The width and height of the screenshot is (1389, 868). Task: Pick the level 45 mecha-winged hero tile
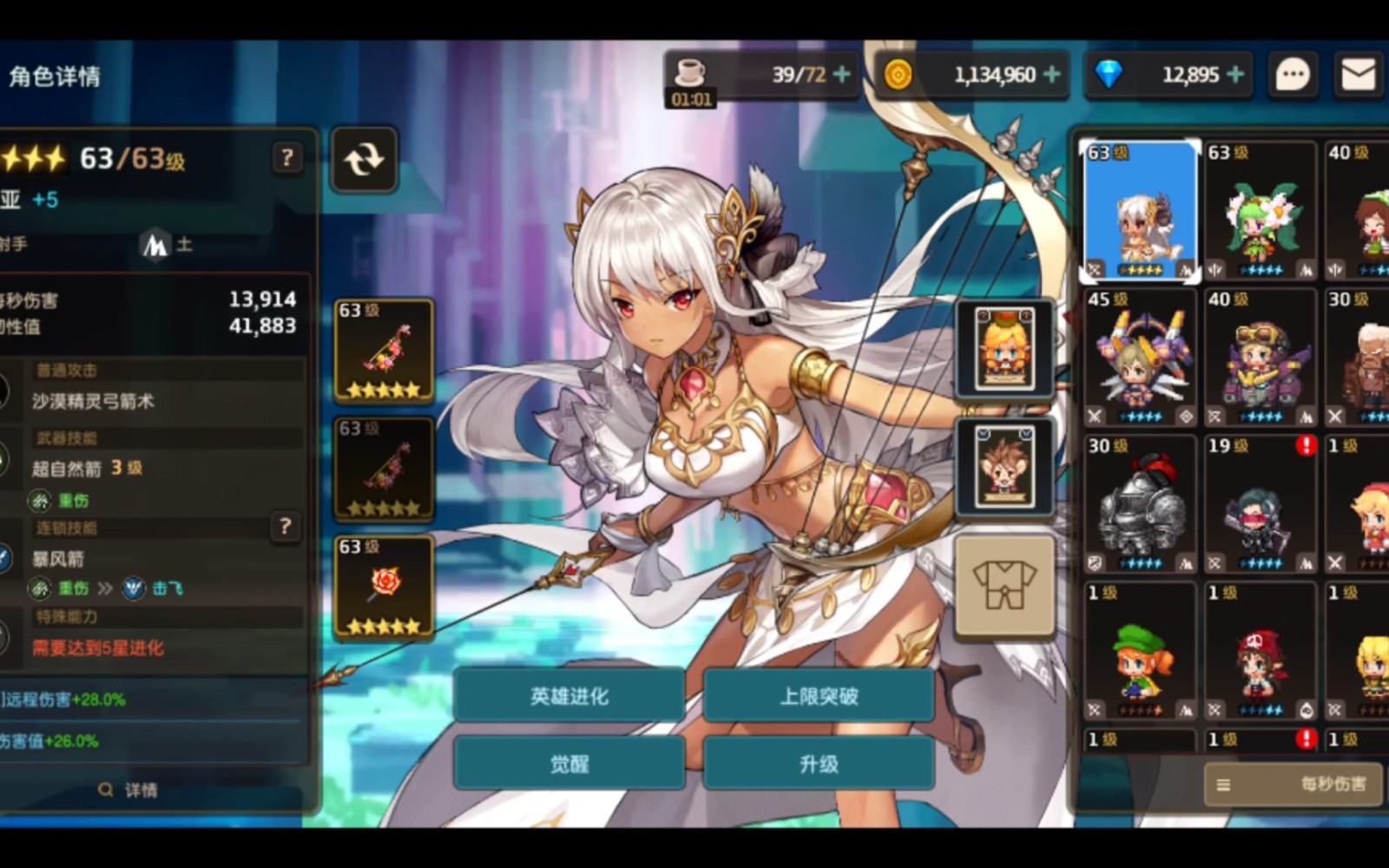(x=1141, y=358)
